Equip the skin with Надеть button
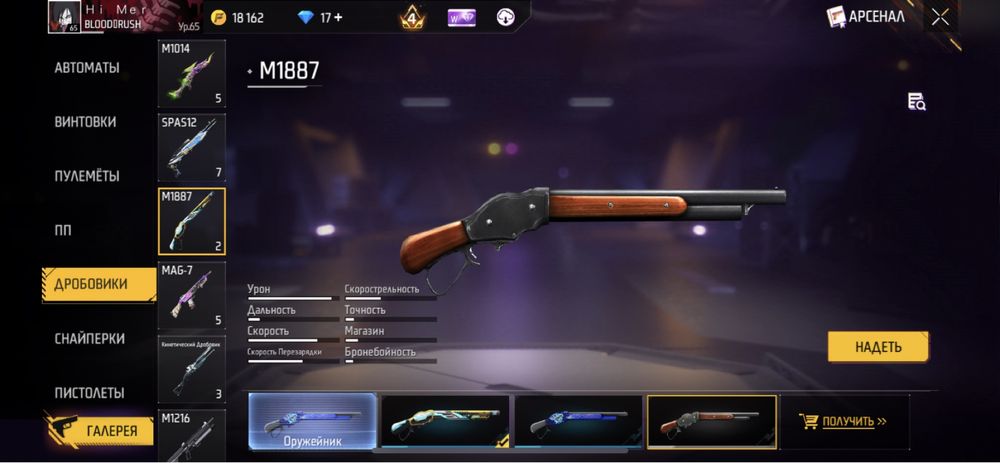The height and width of the screenshot is (463, 1000). (x=878, y=347)
